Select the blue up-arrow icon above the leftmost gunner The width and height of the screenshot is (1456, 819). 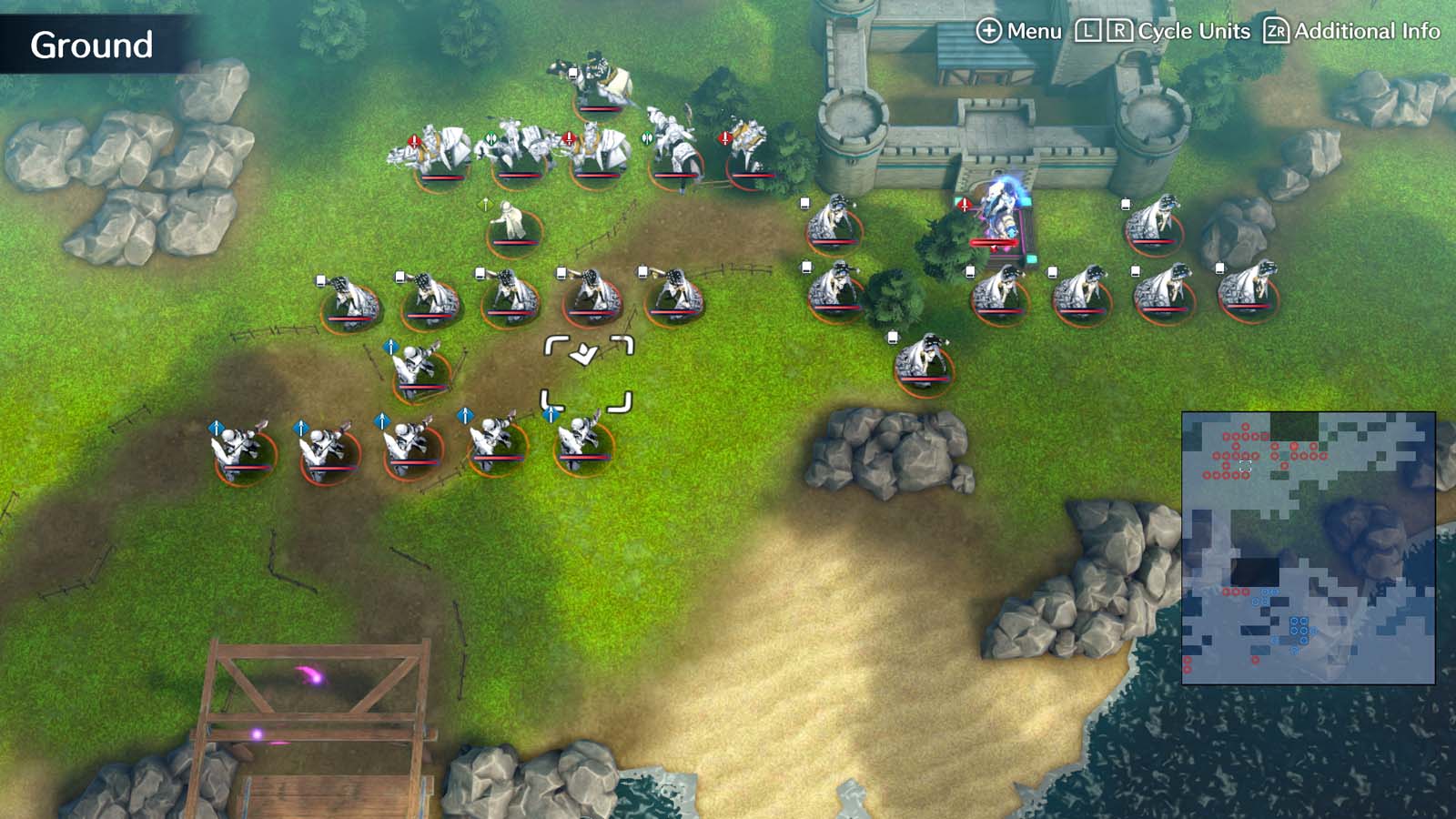pyautogui.click(x=216, y=424)
